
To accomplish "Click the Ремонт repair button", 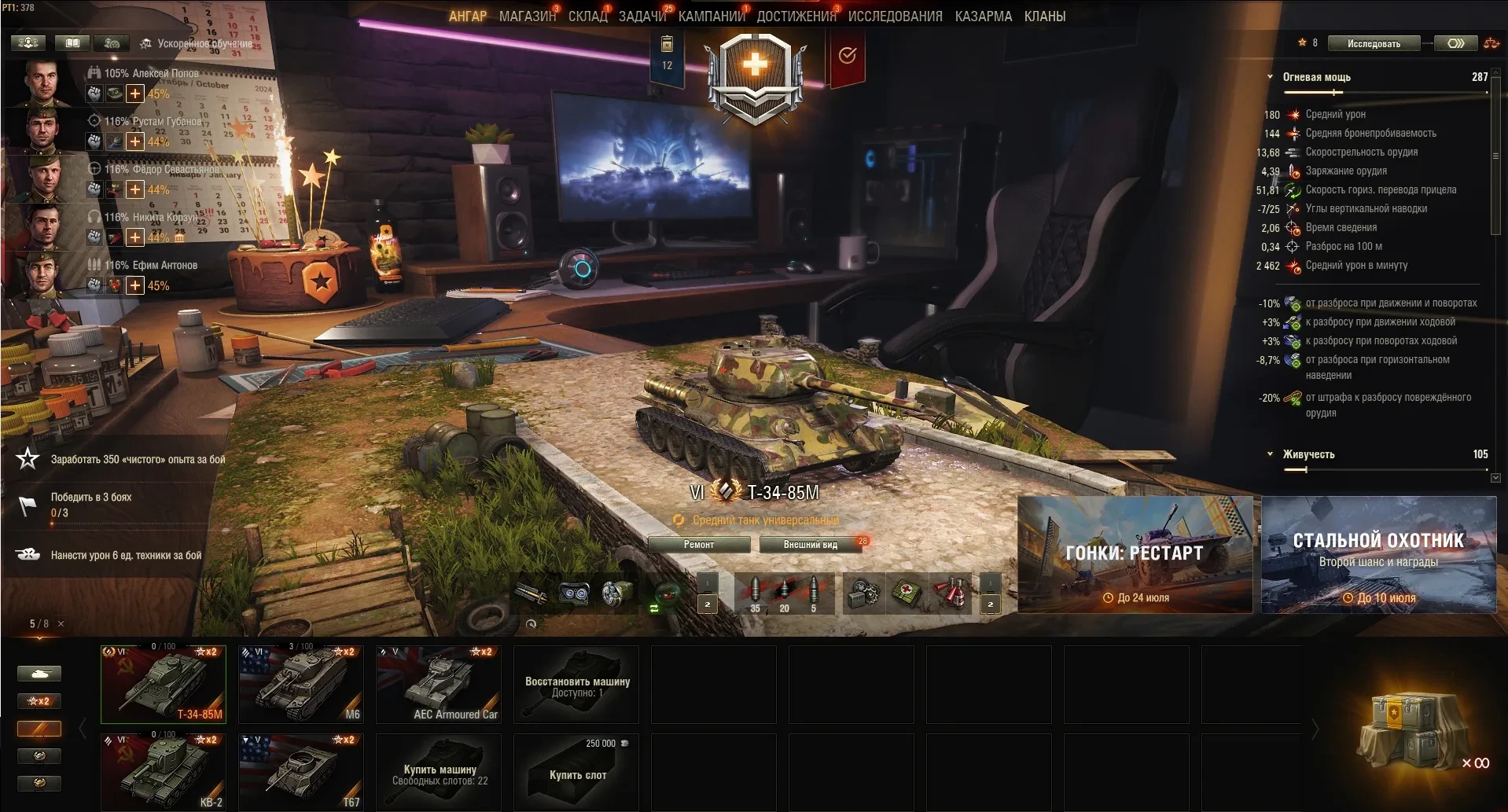I will pyautogui.click(x=699, y=545).
